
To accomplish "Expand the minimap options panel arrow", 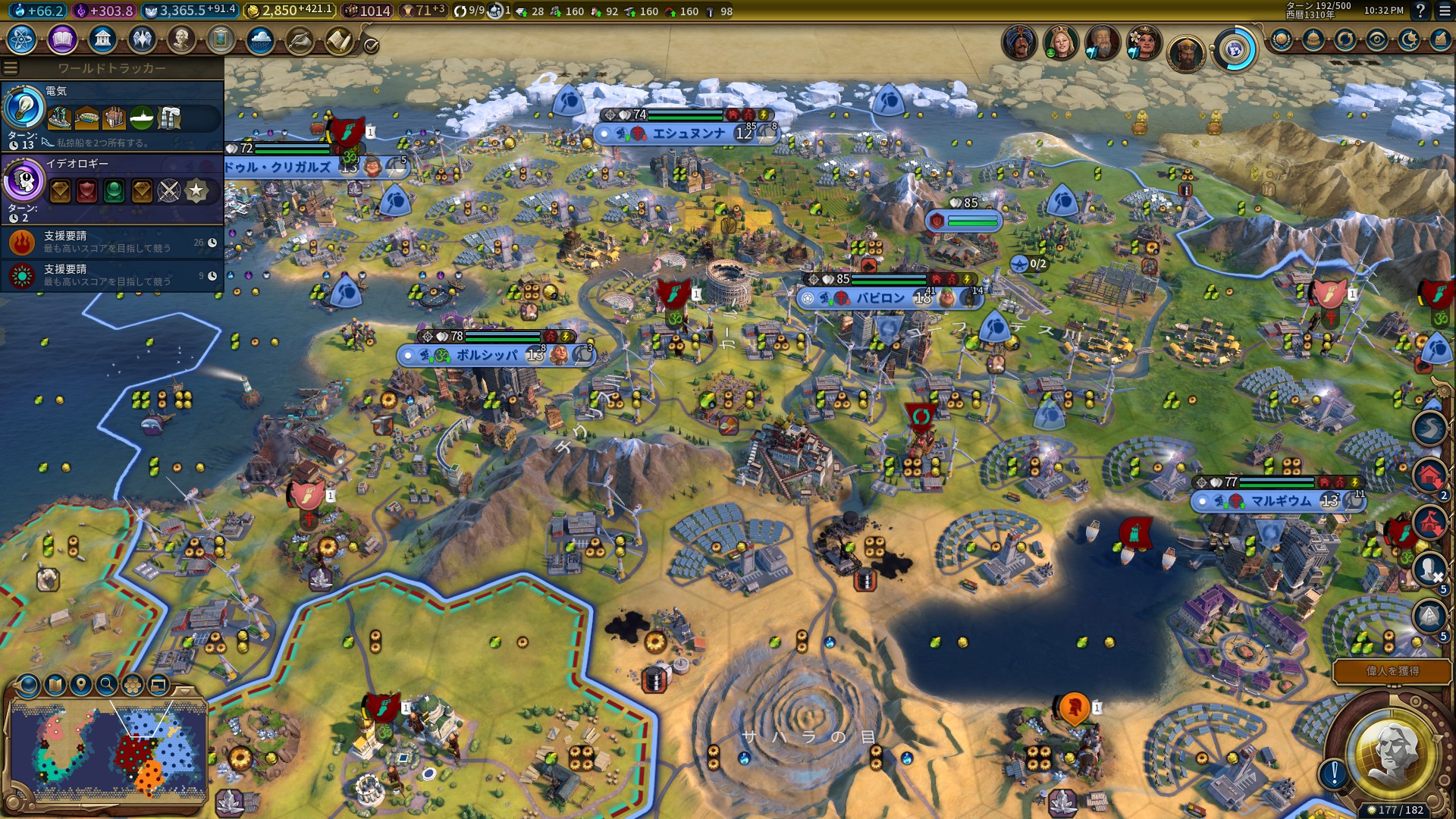I will [184, 692].
